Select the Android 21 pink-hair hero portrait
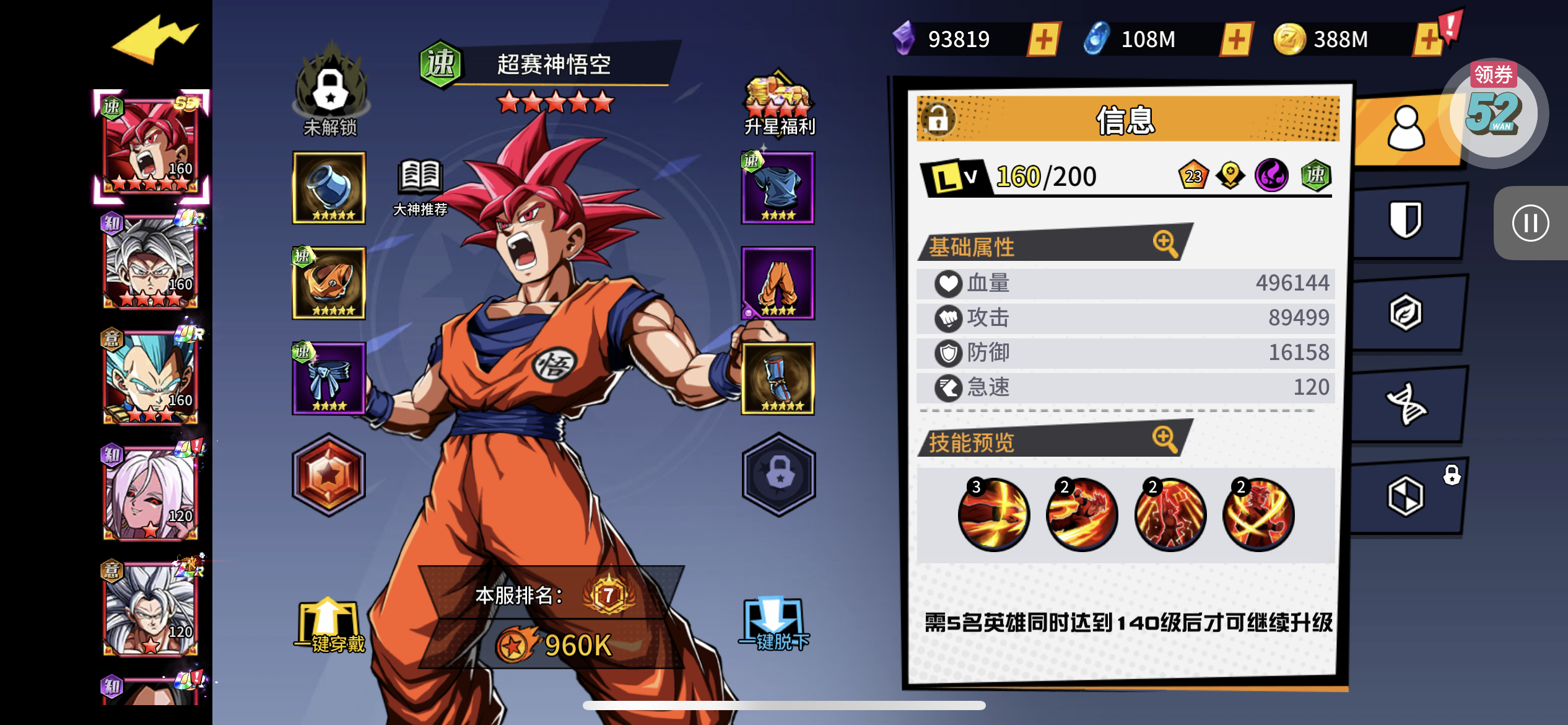 pyautogui.click(x=150, y=494)
